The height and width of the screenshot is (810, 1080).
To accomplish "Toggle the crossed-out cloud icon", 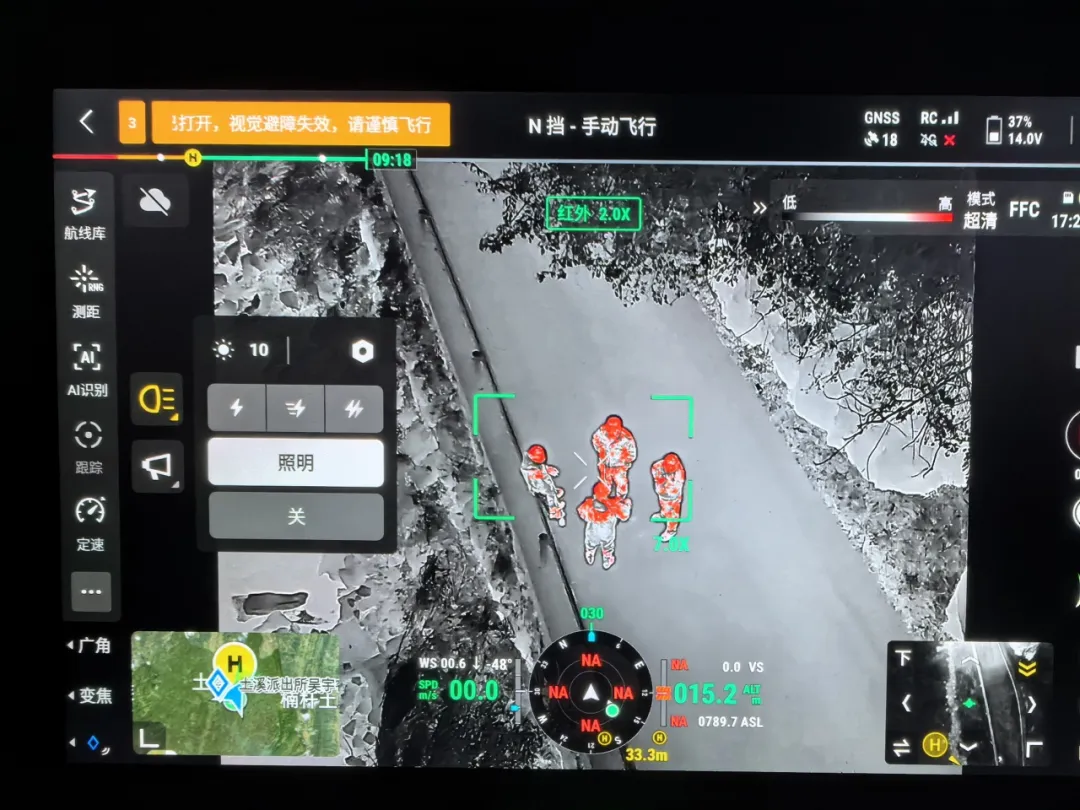I will 155,202.
